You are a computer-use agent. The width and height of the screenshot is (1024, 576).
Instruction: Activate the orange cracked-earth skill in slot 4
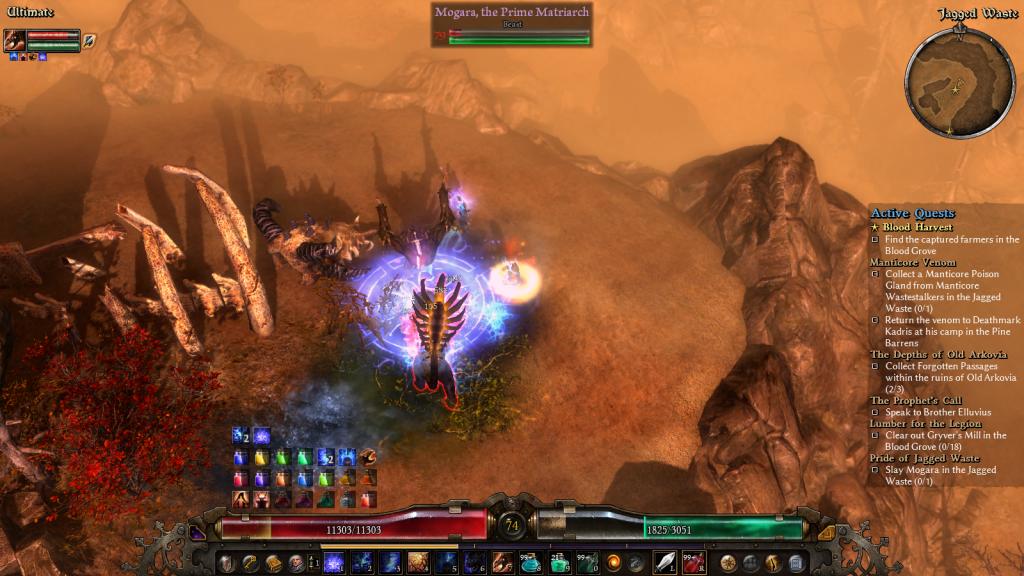pos(418,563)
